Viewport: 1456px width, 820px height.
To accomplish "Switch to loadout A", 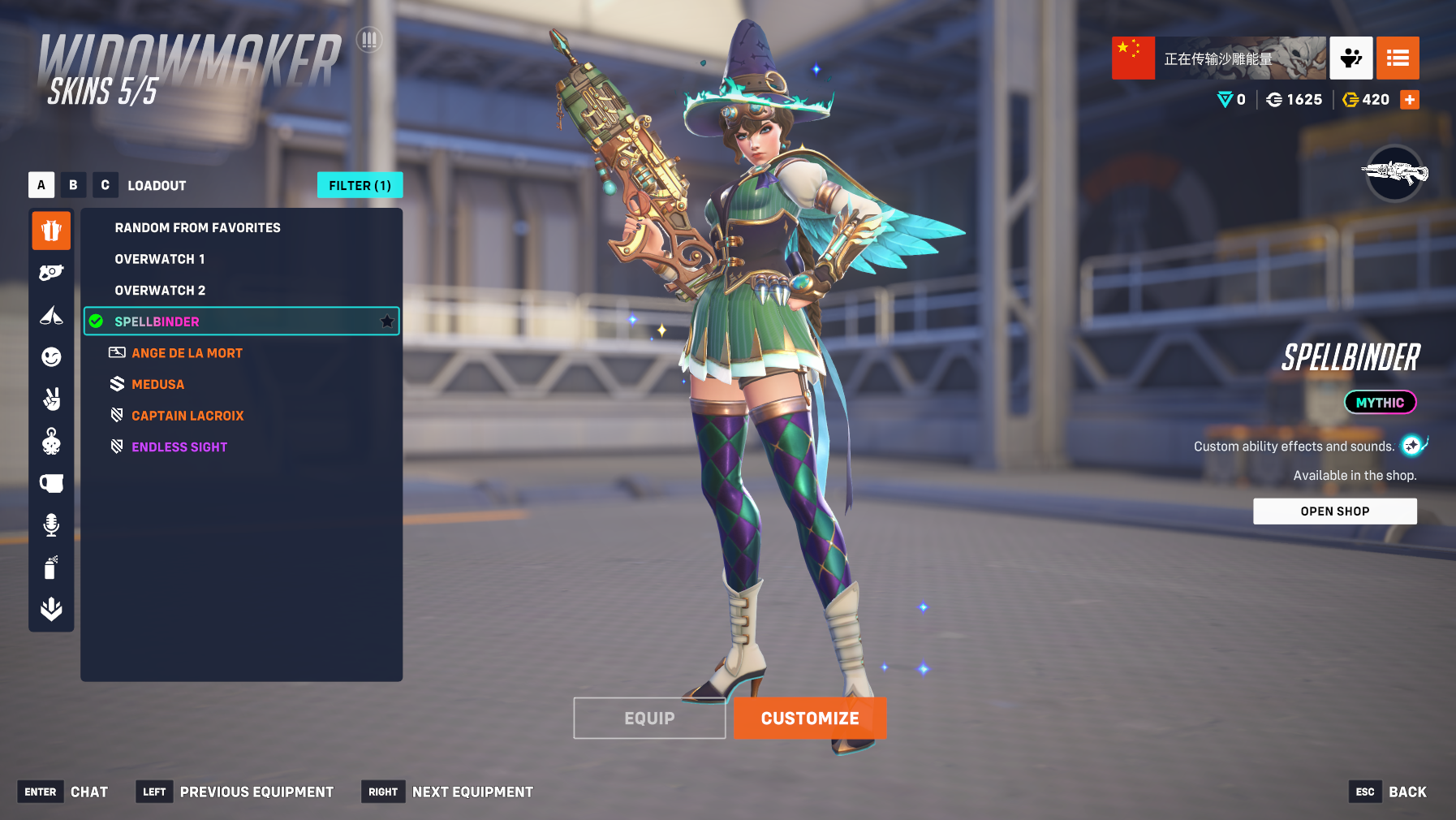I will pos(41,185).
